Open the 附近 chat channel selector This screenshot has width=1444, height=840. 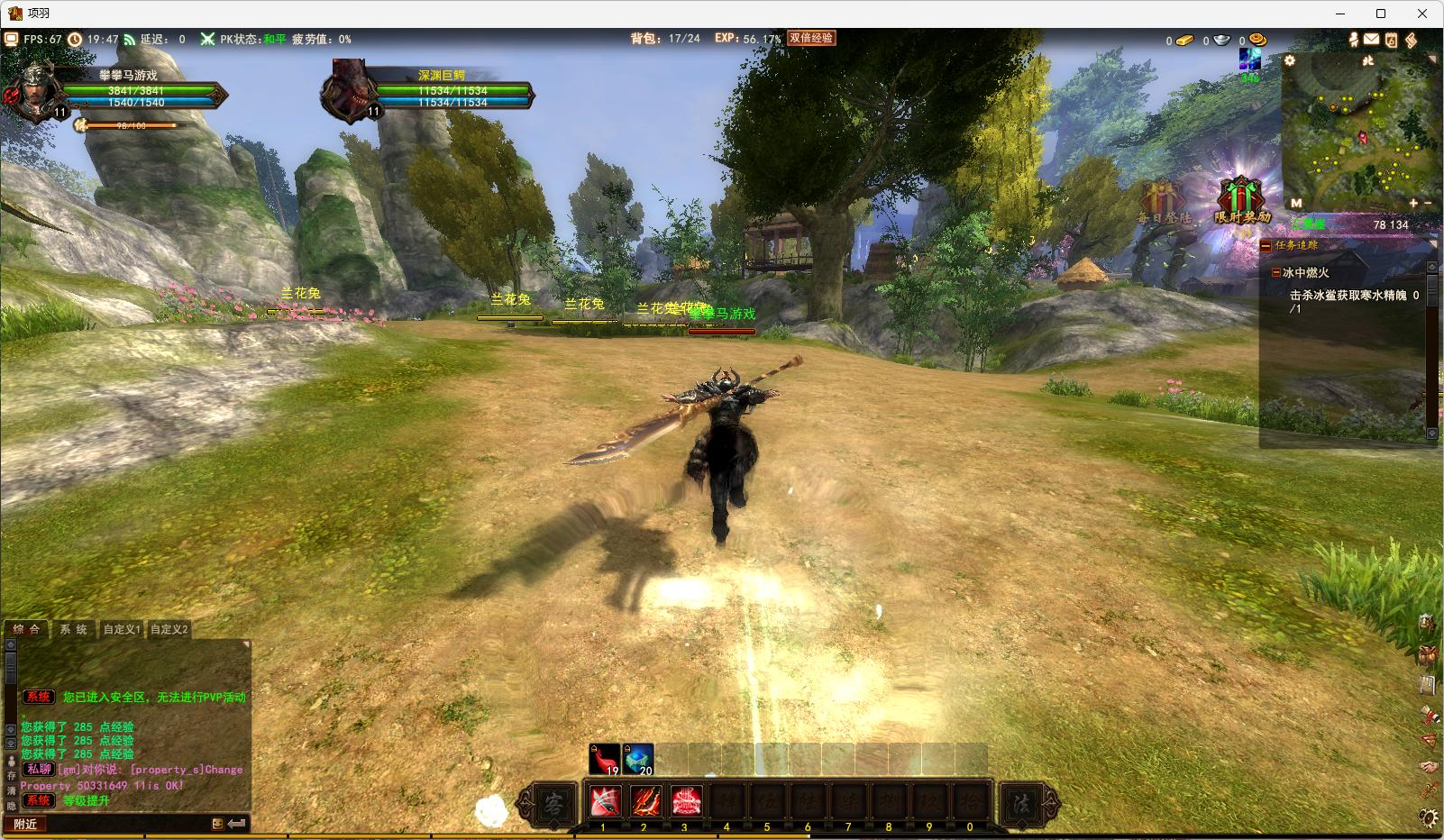pos(26,824)
